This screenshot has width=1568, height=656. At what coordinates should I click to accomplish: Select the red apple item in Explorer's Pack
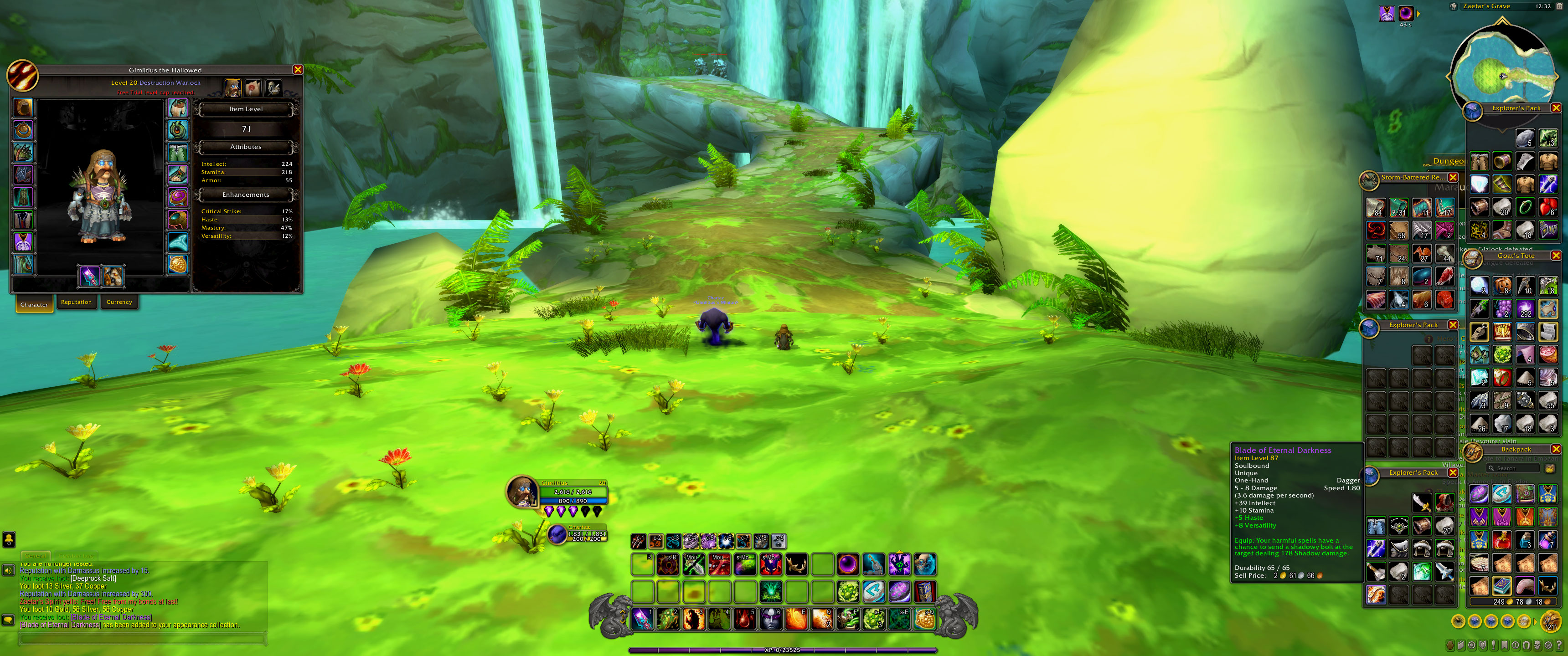coord(1547,208)
